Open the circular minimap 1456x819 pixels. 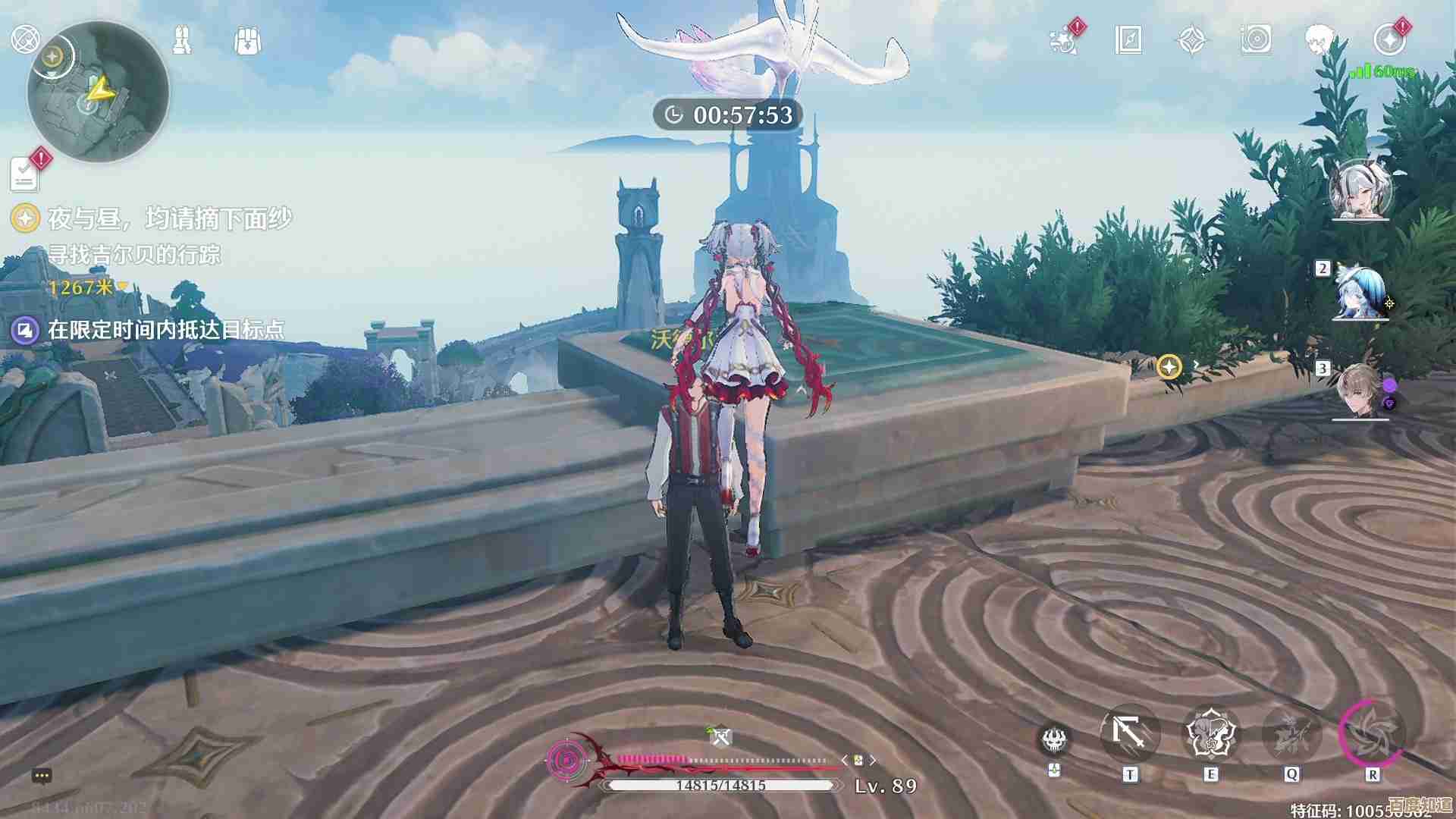(99, 93)
